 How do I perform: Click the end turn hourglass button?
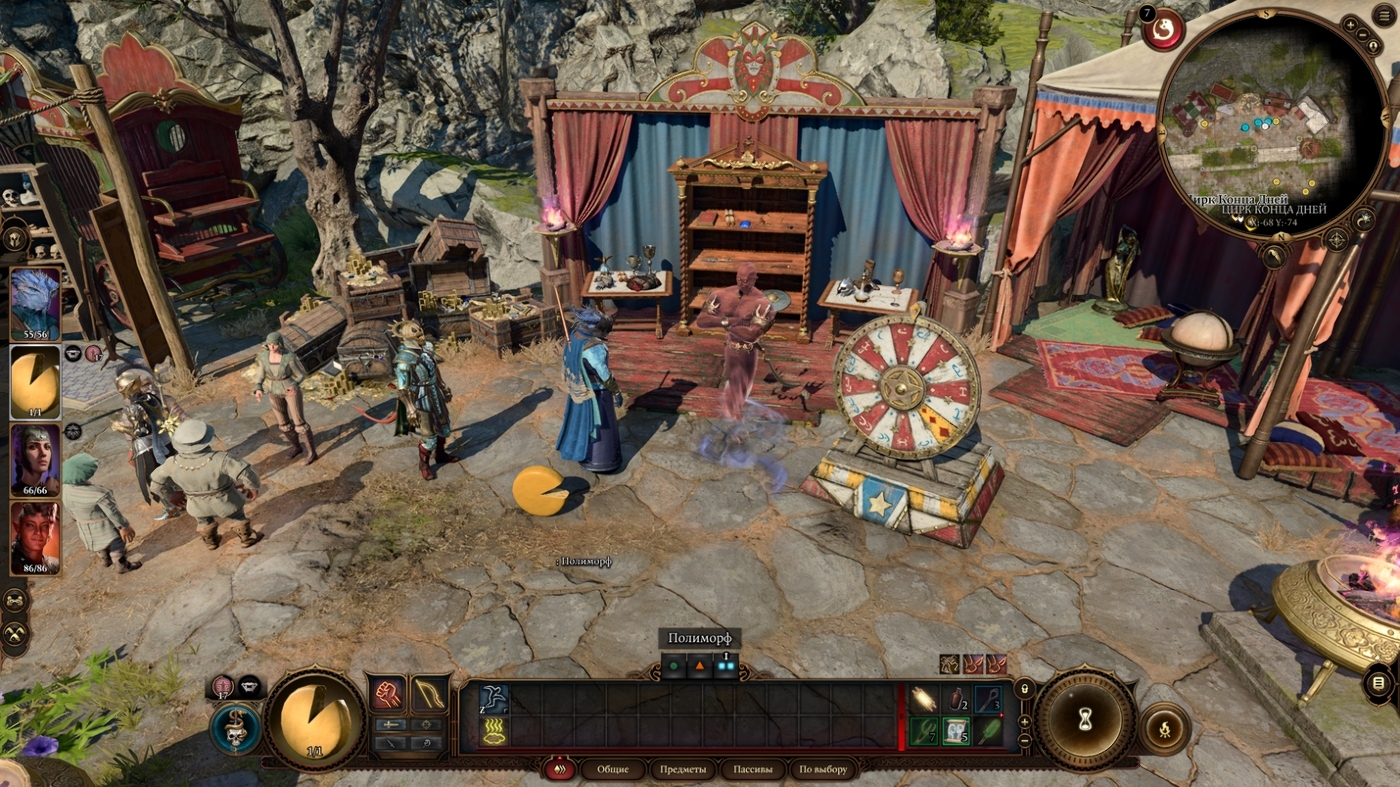pyautogui.click(x=1083, y=720)
